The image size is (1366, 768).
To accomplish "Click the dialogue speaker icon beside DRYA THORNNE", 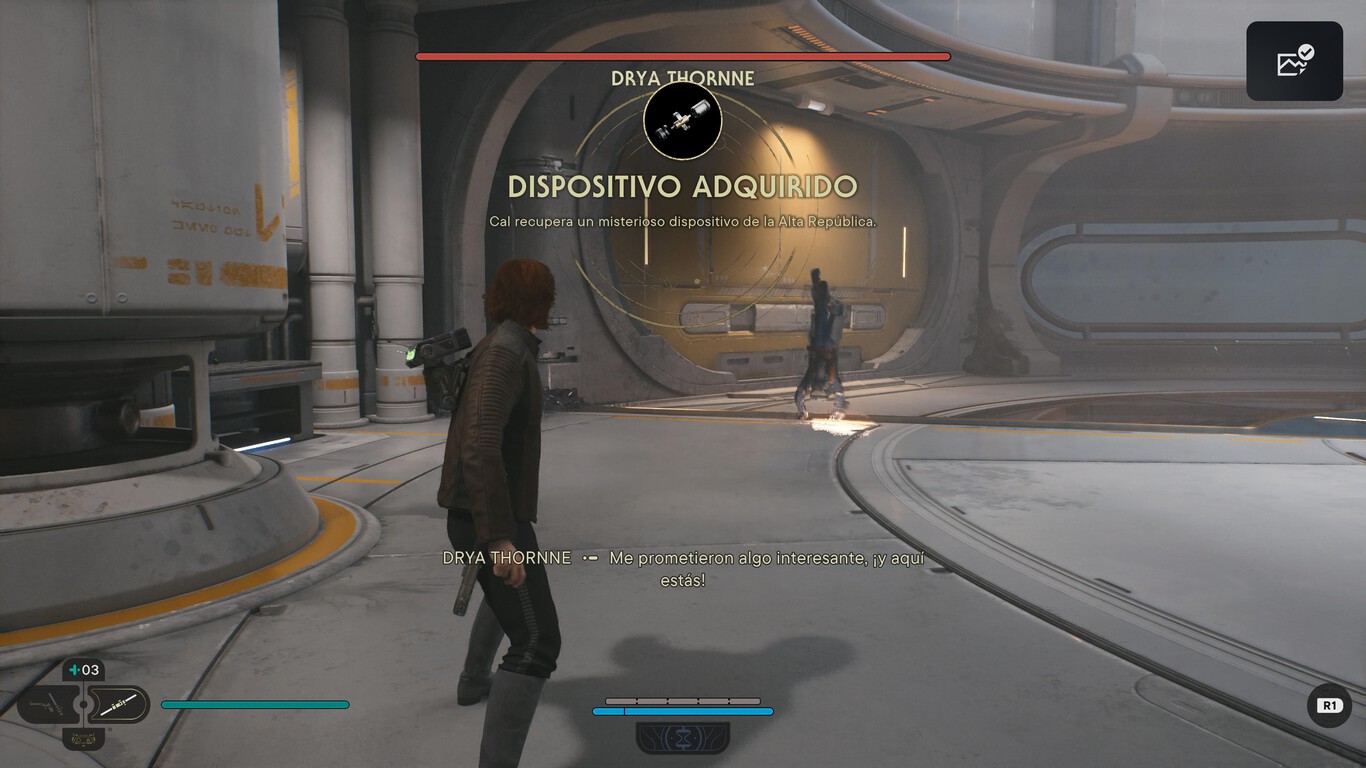I will click(588, 558).
